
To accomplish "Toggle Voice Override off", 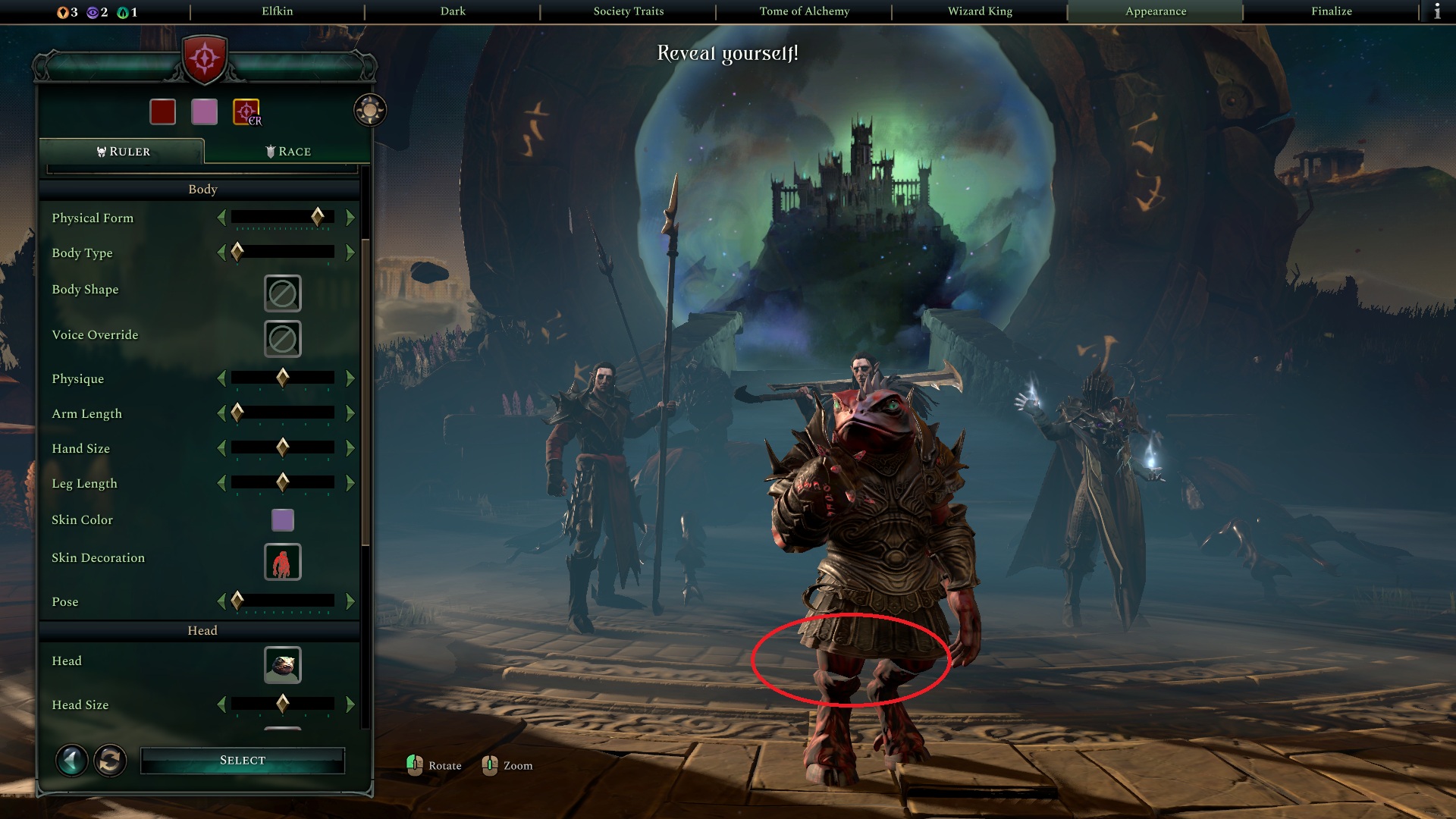I will [282, 339].
